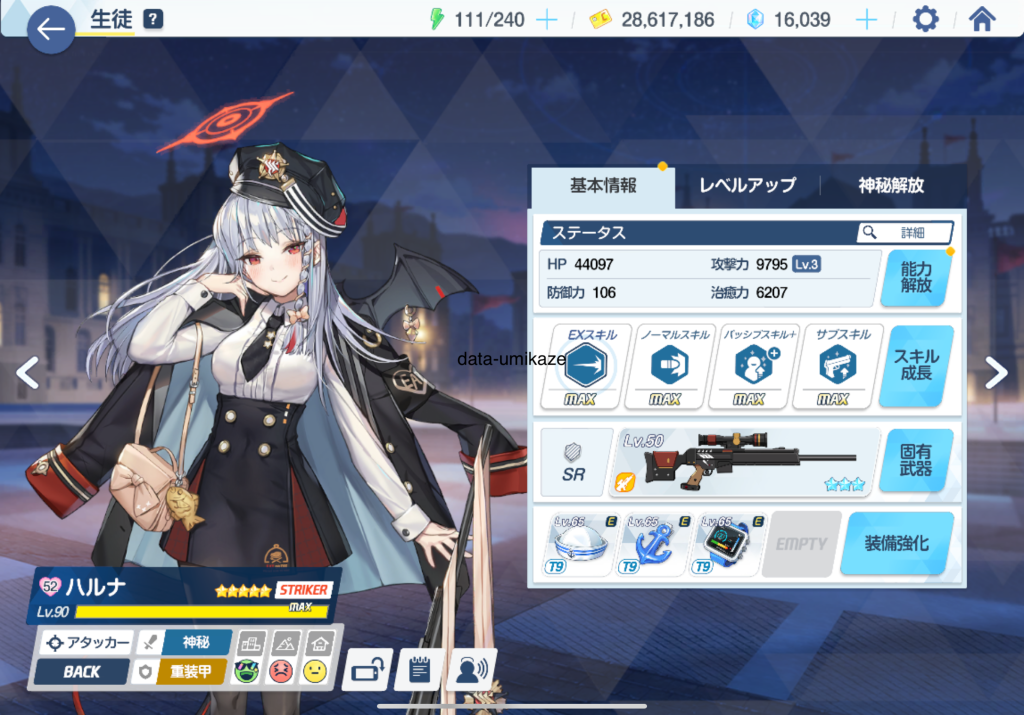The image size is (1024, 715).
Task: Select the watch equipment slot
Action: pyautogui.click(x=729, y=545)
